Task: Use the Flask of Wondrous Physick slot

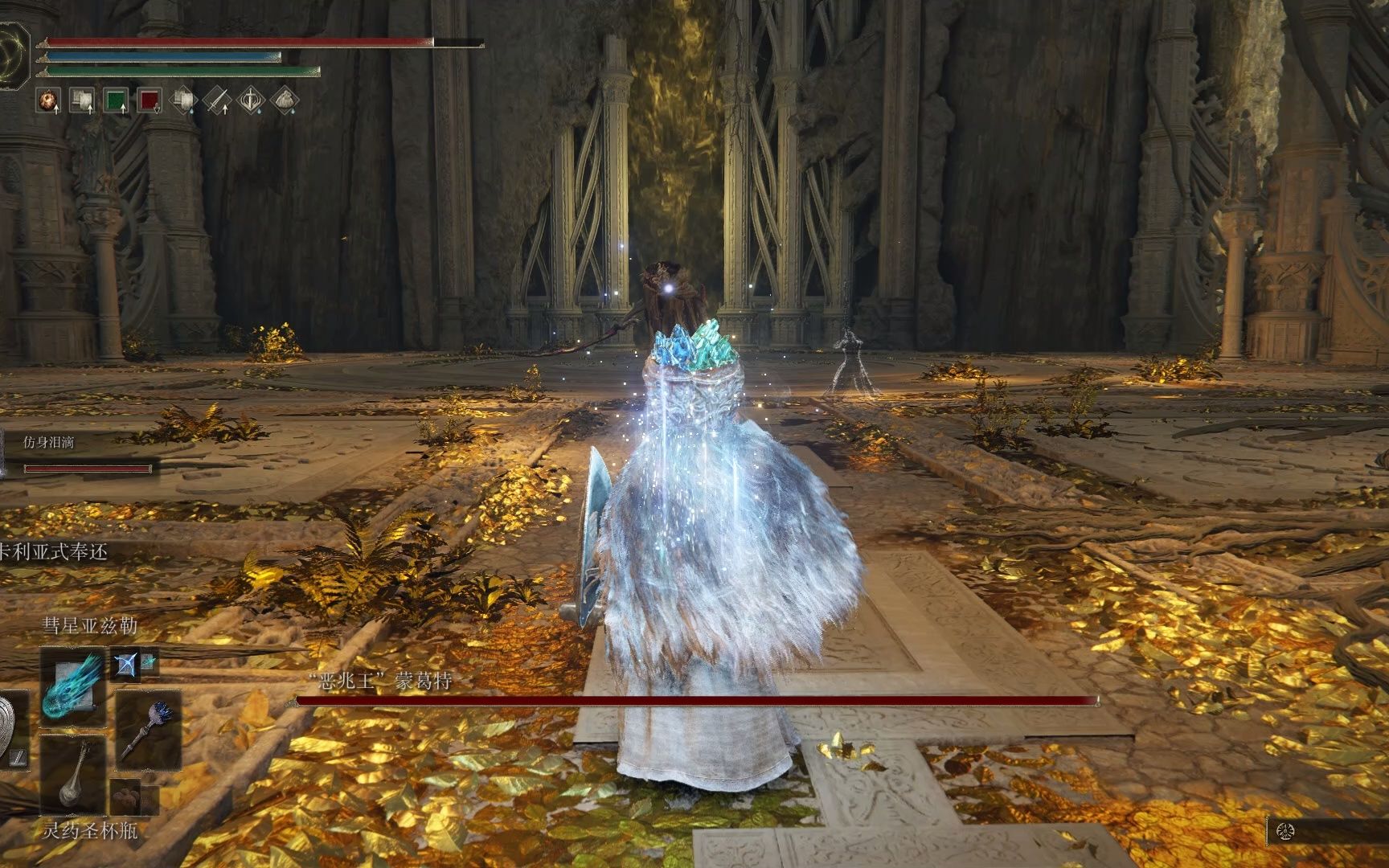Action: point(73,776)
